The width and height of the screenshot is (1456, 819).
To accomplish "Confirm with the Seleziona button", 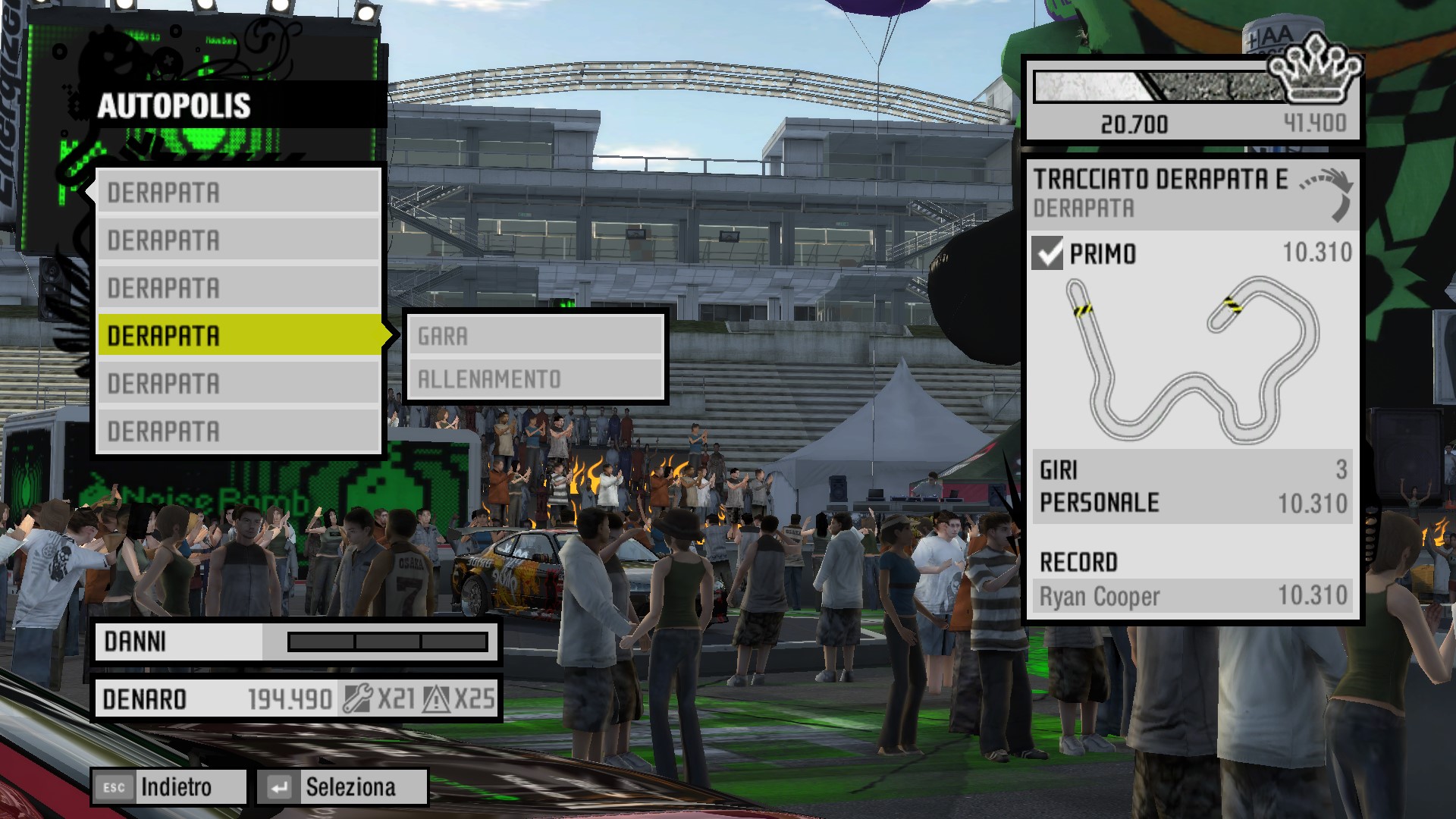I will pyautogui.click(x=342, y=787).
